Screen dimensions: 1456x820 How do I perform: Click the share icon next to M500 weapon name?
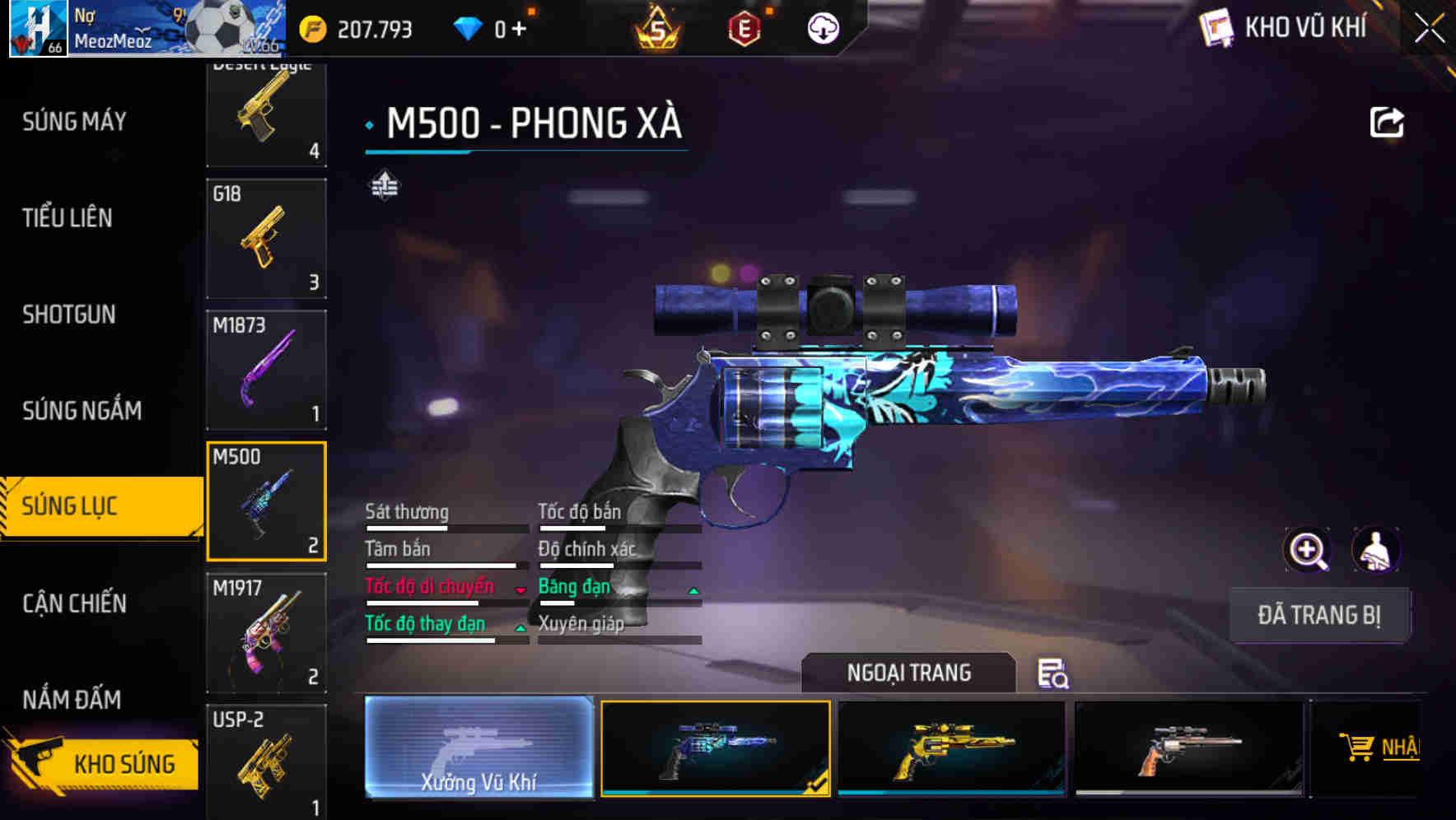click(x=1388, y=122)
